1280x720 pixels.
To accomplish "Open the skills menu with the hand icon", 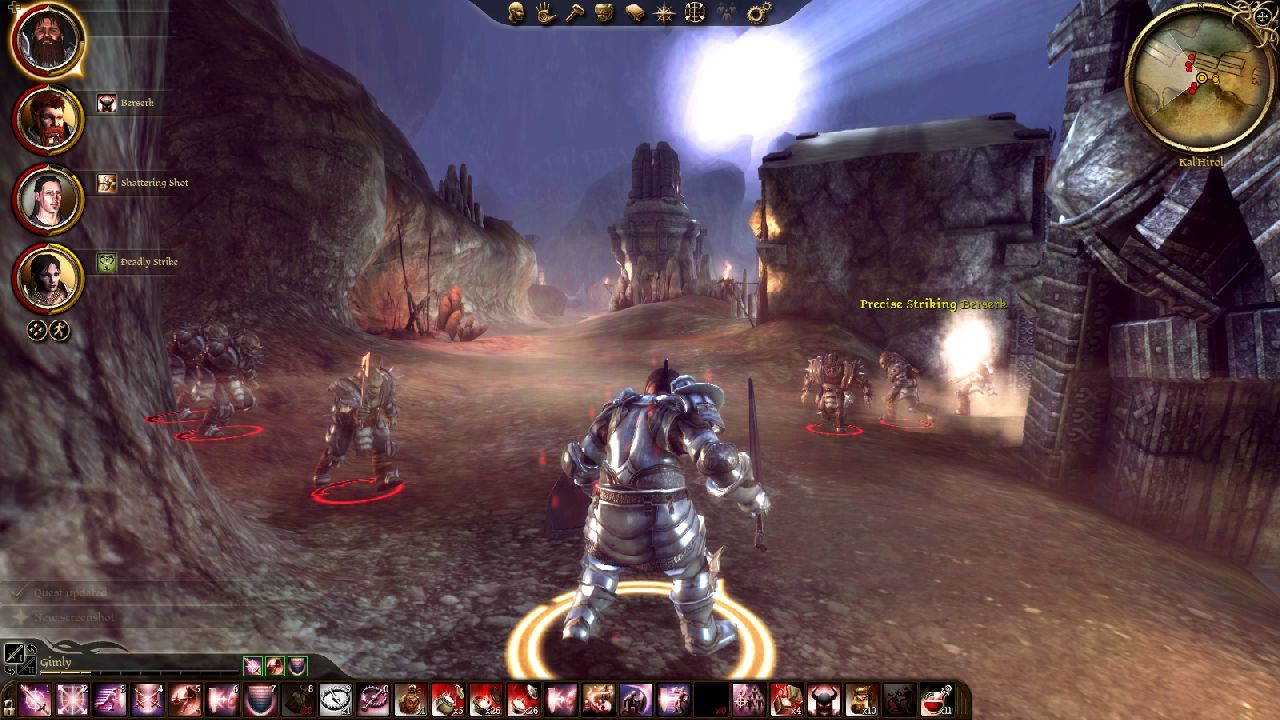I will (546, 13).
